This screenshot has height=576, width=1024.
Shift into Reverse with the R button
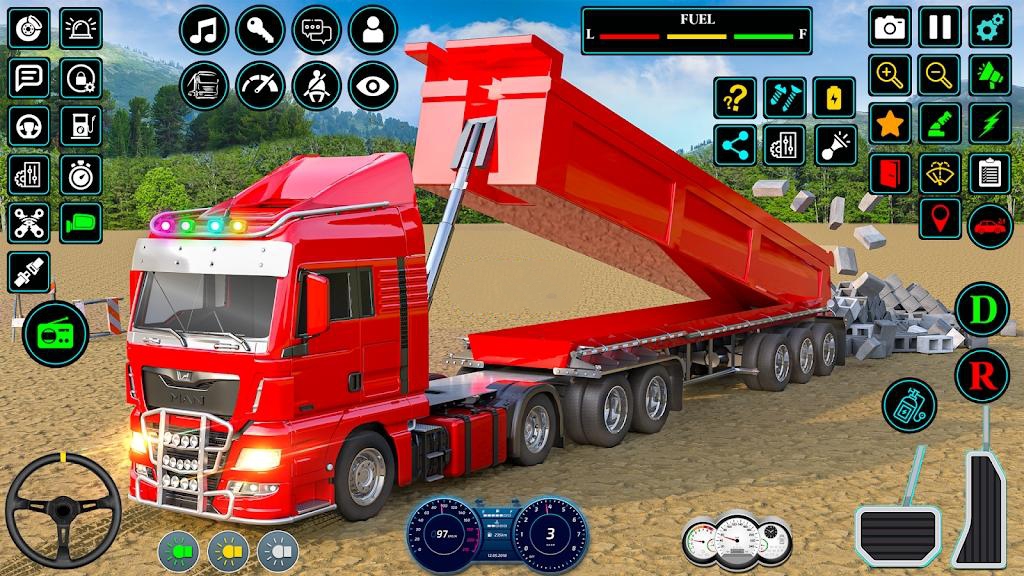coord(982,376)
